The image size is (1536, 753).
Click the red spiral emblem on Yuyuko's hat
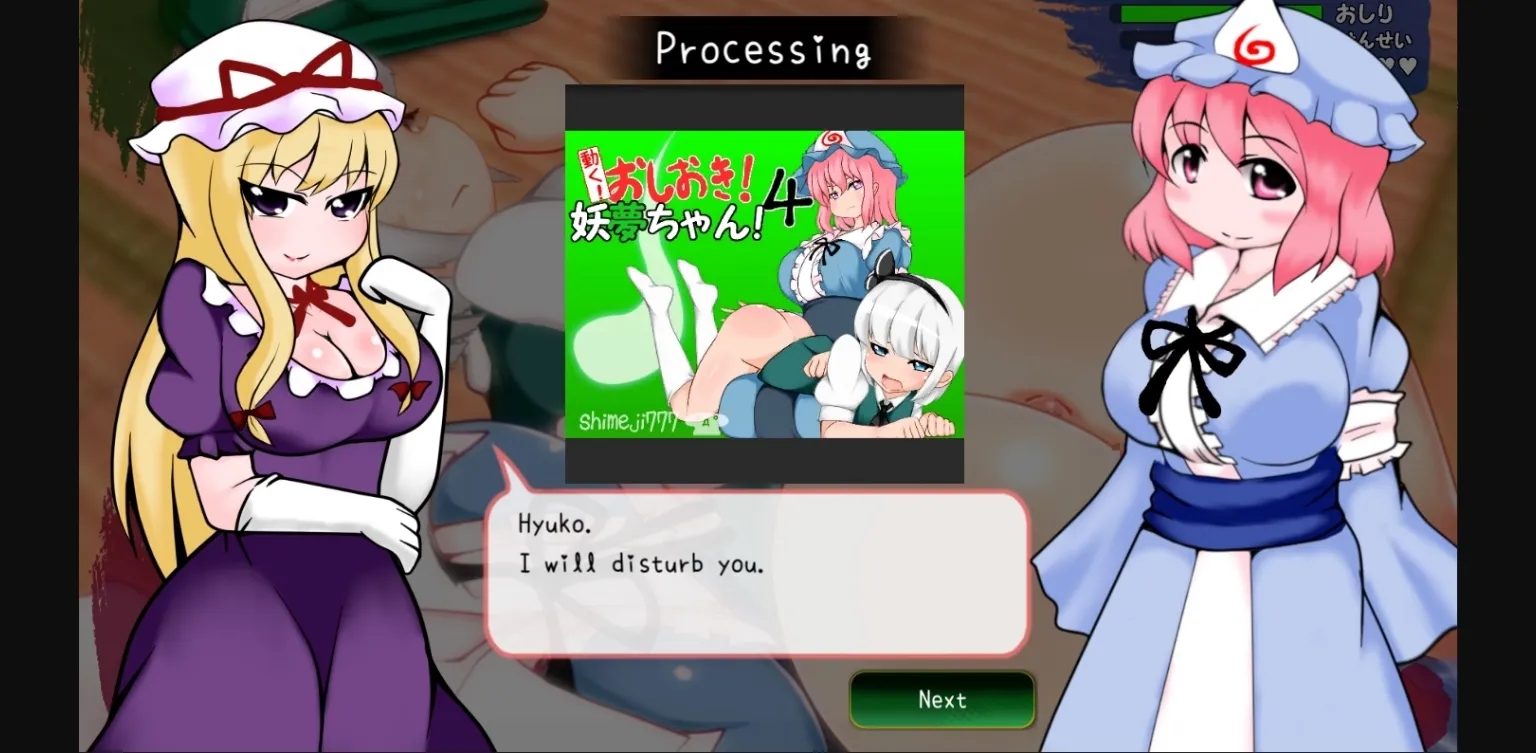(1257, 47)
